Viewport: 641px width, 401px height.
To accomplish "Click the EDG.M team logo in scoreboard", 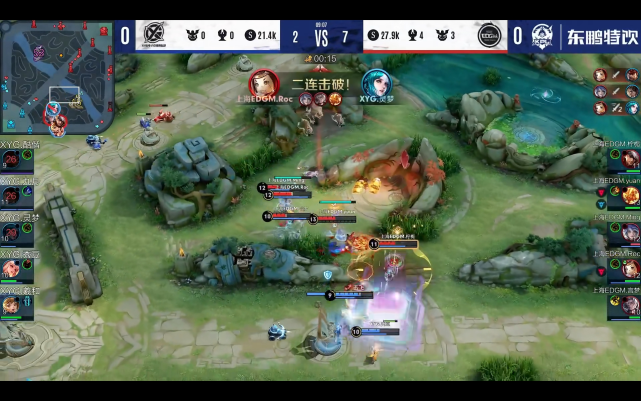I will [x=490, y=35].
